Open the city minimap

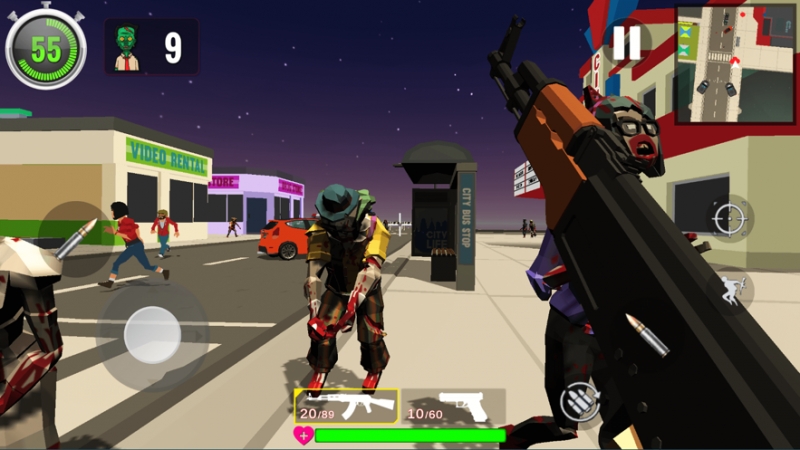(x=735, y=64)
